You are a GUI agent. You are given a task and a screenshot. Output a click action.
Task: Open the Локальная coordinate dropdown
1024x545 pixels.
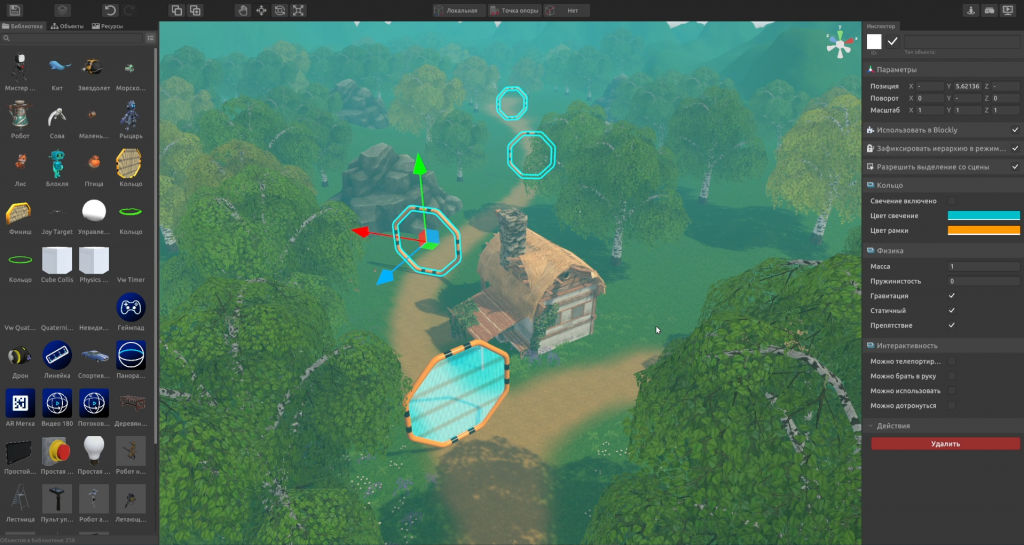click(461, 10)
